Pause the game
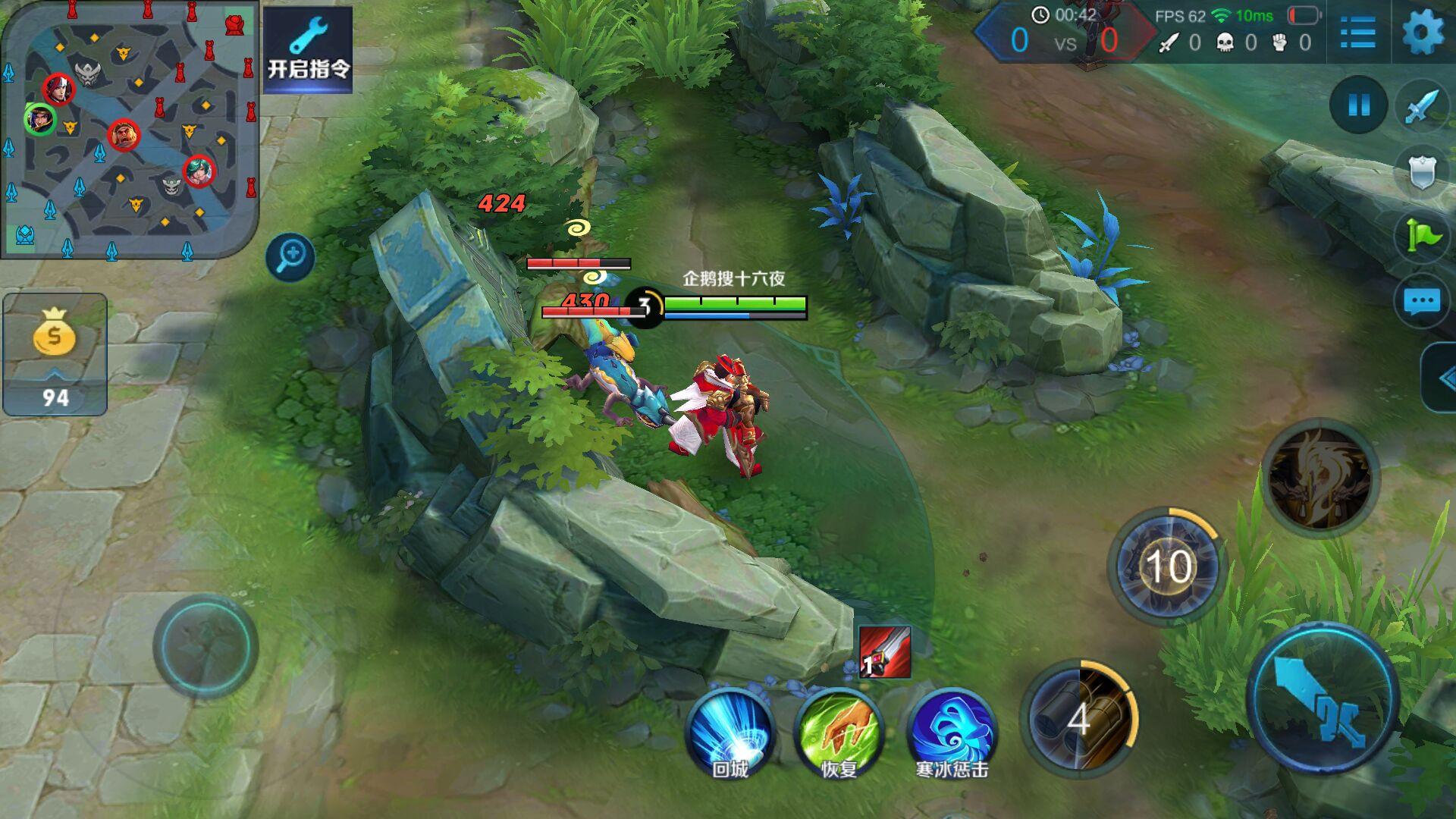Viewport: 1456px width, 819px height. (1358, 105)
